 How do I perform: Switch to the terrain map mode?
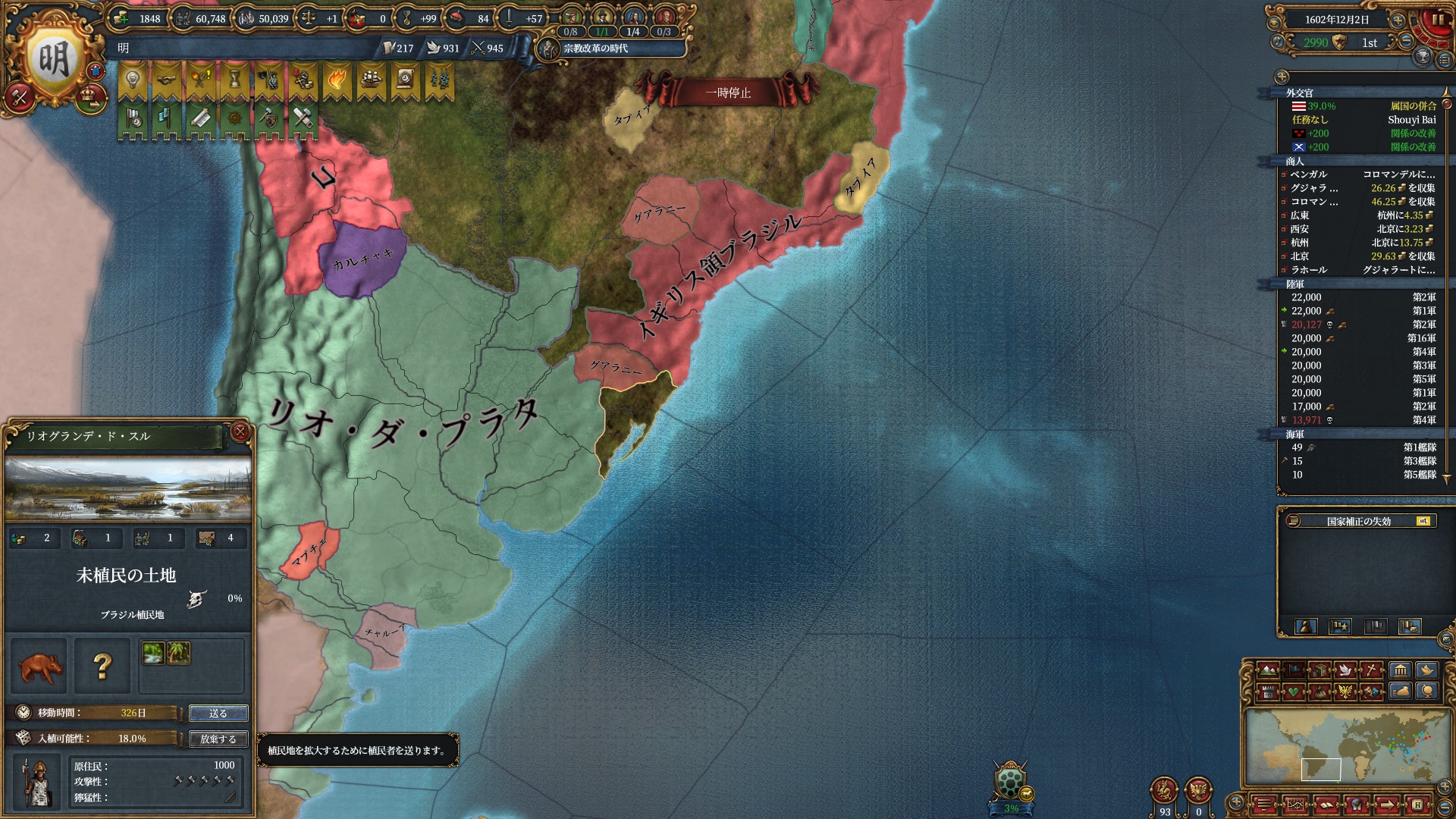[1266, 670]
